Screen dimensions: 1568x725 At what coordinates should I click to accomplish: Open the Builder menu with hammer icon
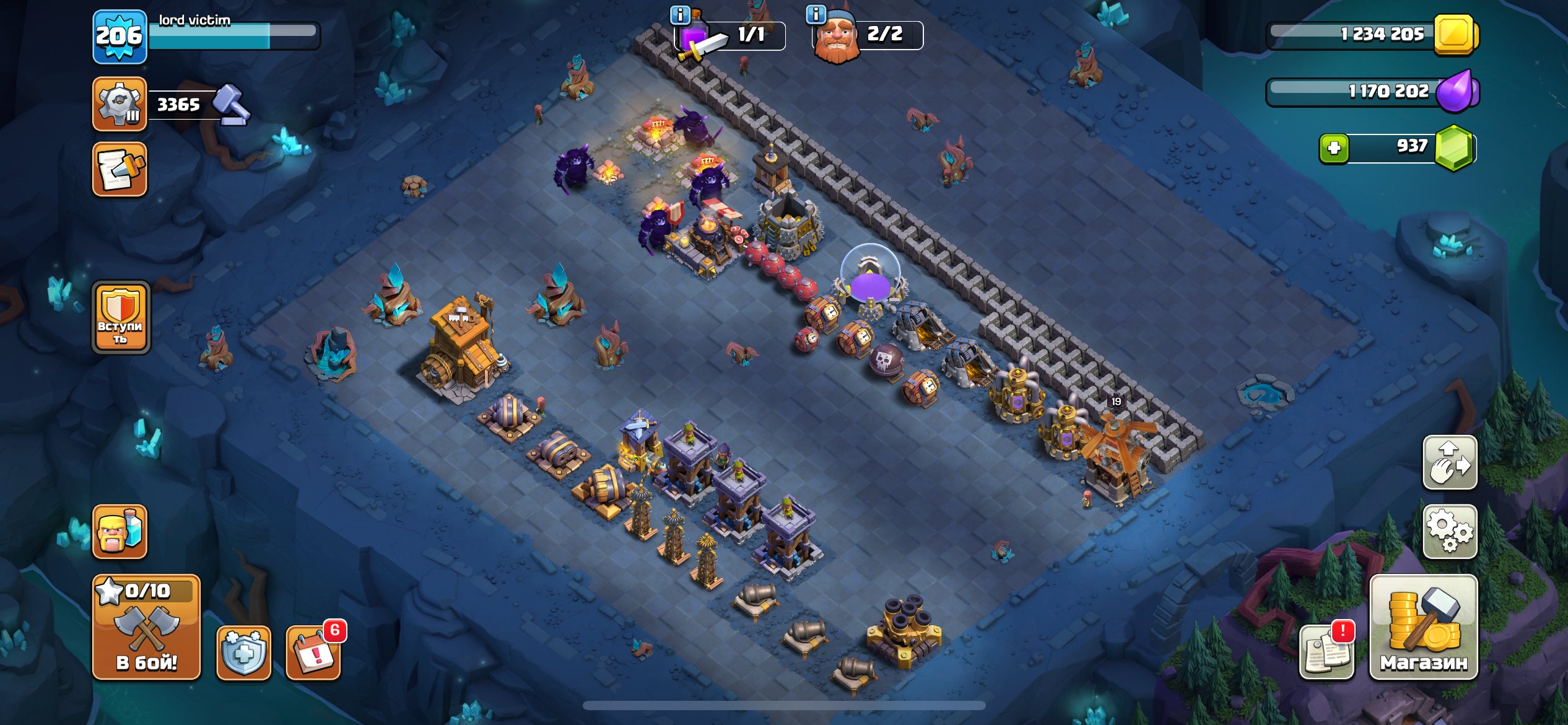coord(119,102)
